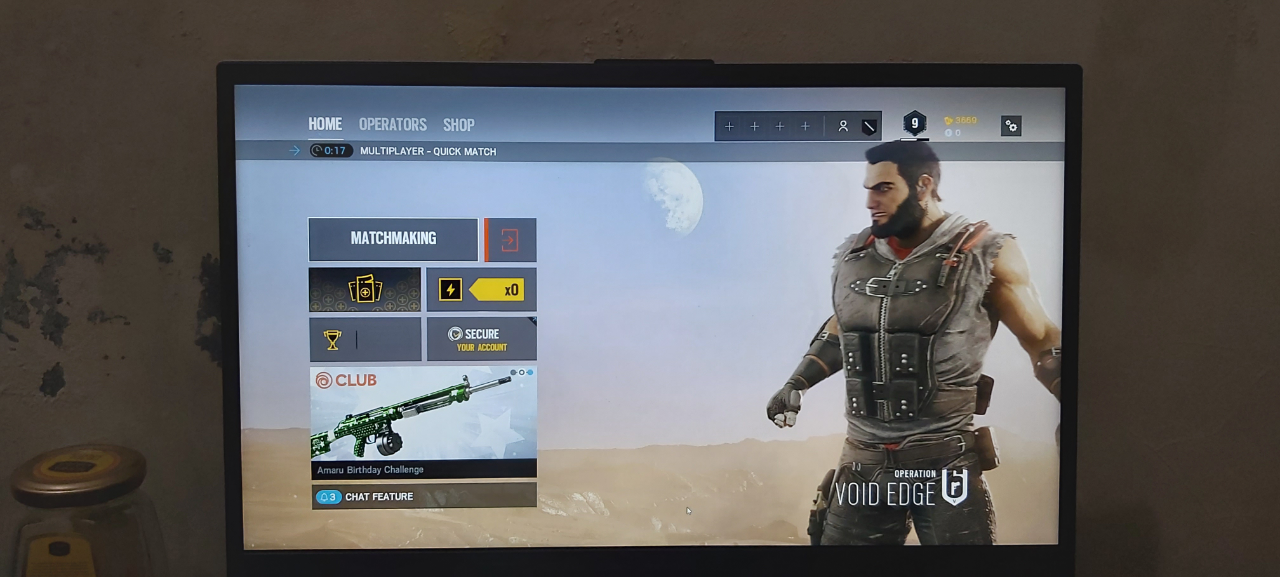This screenshot has width=1280, height=577.
Task: Open the Amaru Birthday Challenge banner
Action: pyautogui.click(x=423, y=422)
